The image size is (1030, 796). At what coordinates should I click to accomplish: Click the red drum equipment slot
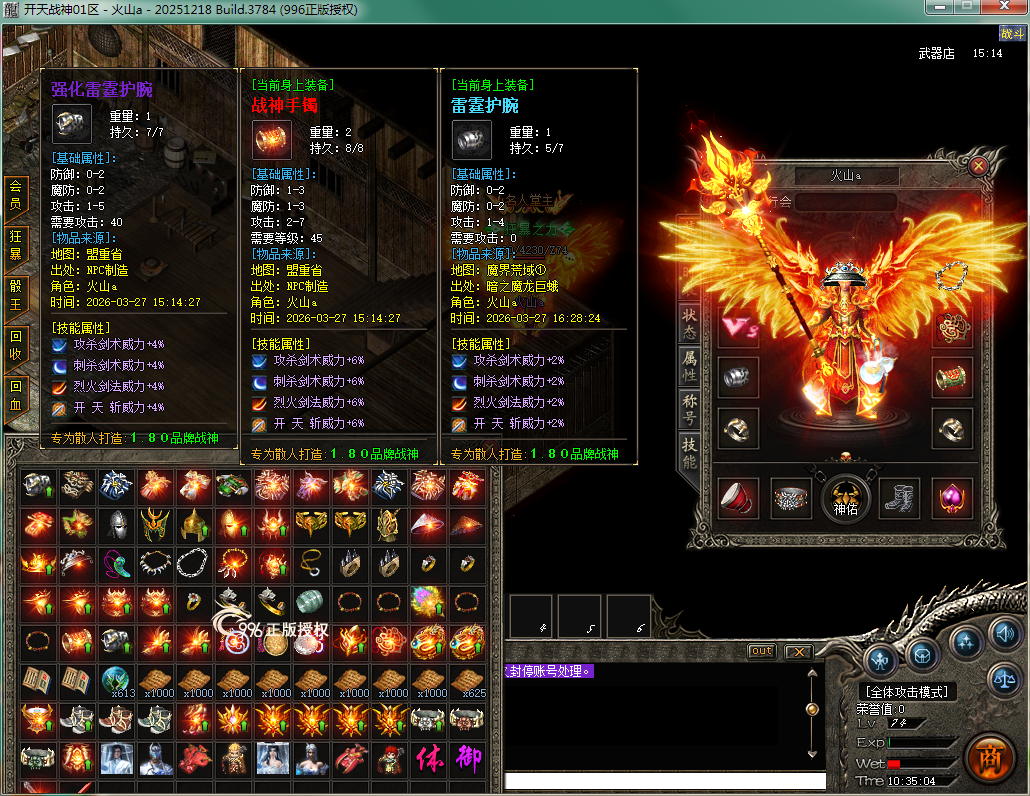[737, 498]
